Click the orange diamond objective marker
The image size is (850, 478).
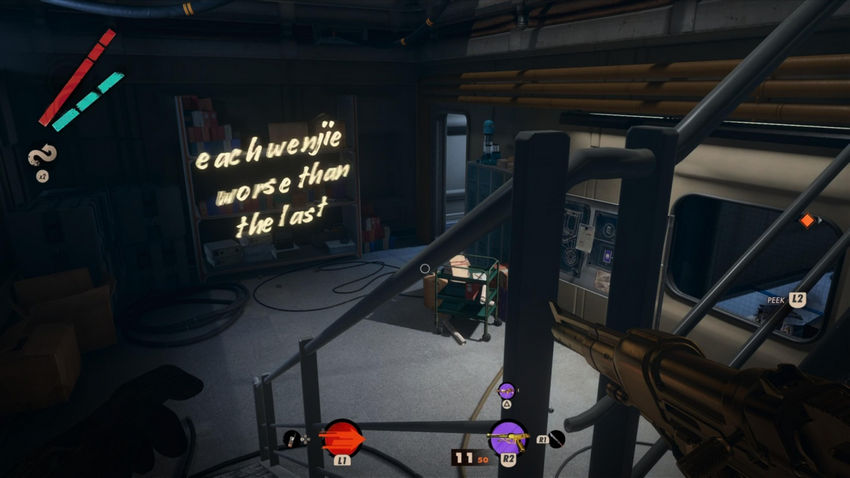click(x=806, y=220)
